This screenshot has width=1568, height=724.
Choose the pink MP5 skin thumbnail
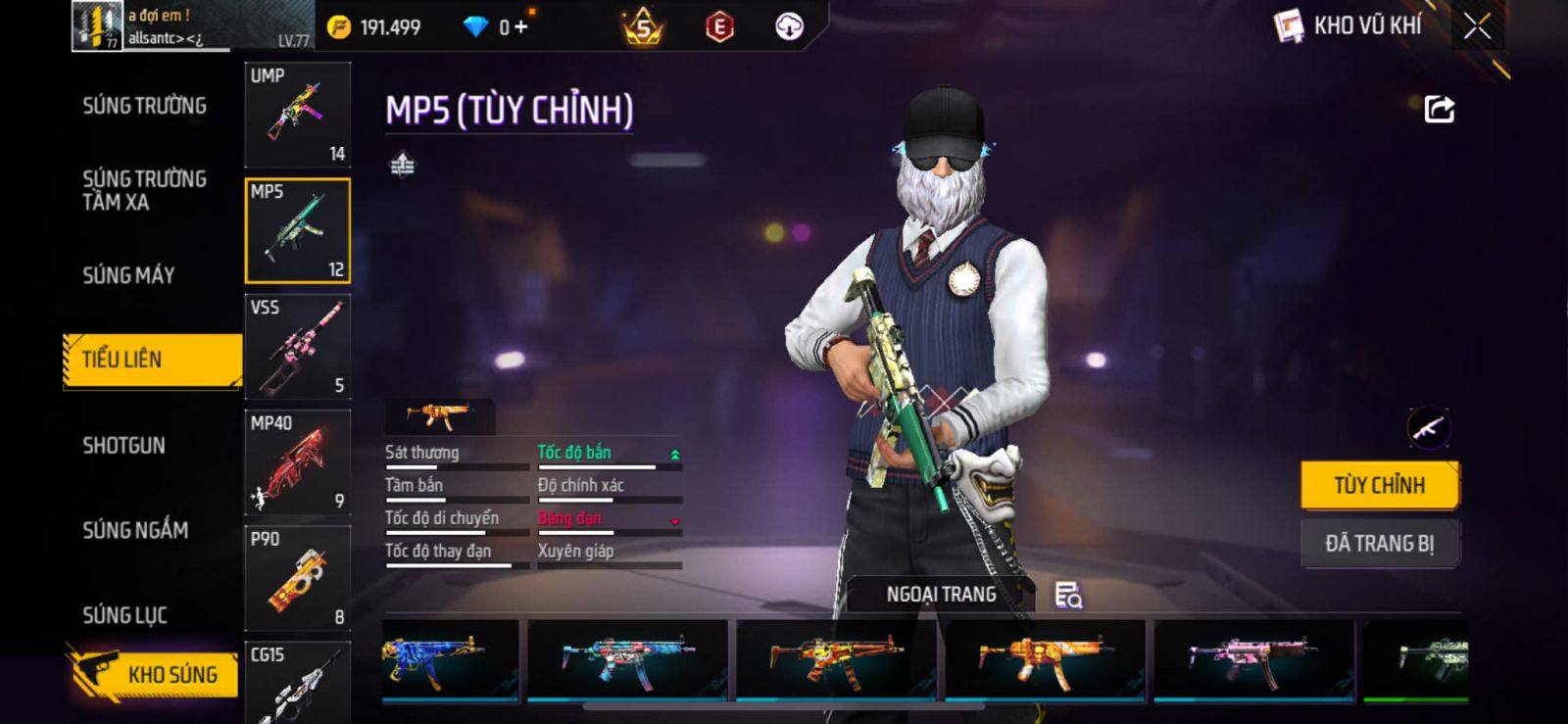1253,658
